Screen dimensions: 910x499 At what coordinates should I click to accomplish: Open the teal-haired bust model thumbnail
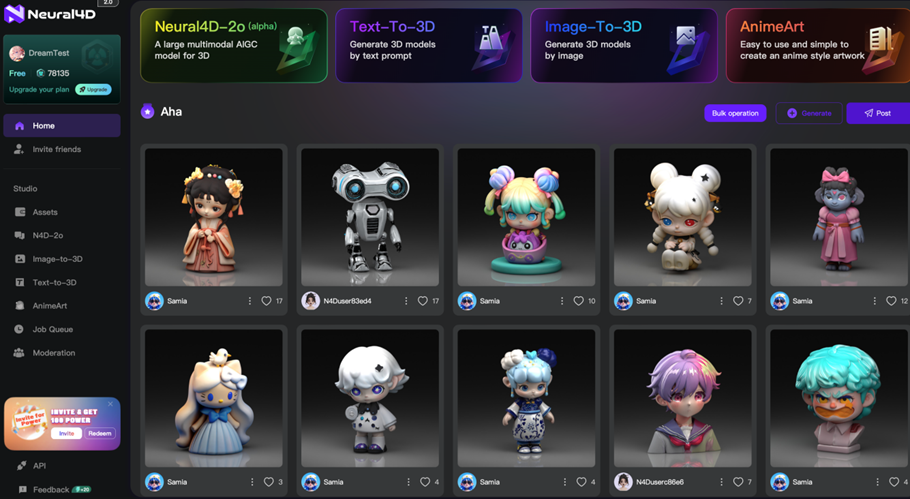(838, 398)
